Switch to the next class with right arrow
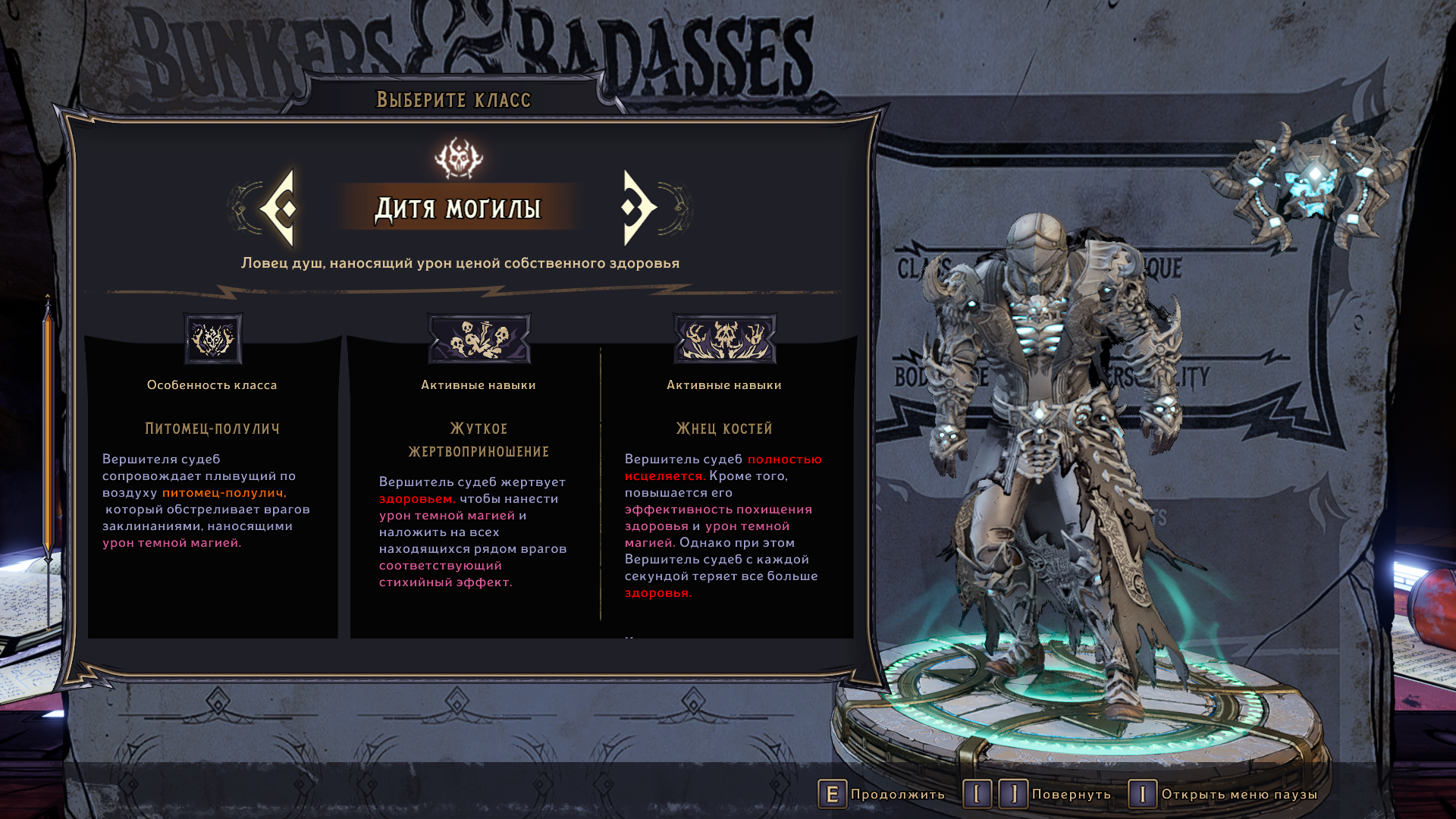This screenshot has width=1456, height=819. [638, 208]
